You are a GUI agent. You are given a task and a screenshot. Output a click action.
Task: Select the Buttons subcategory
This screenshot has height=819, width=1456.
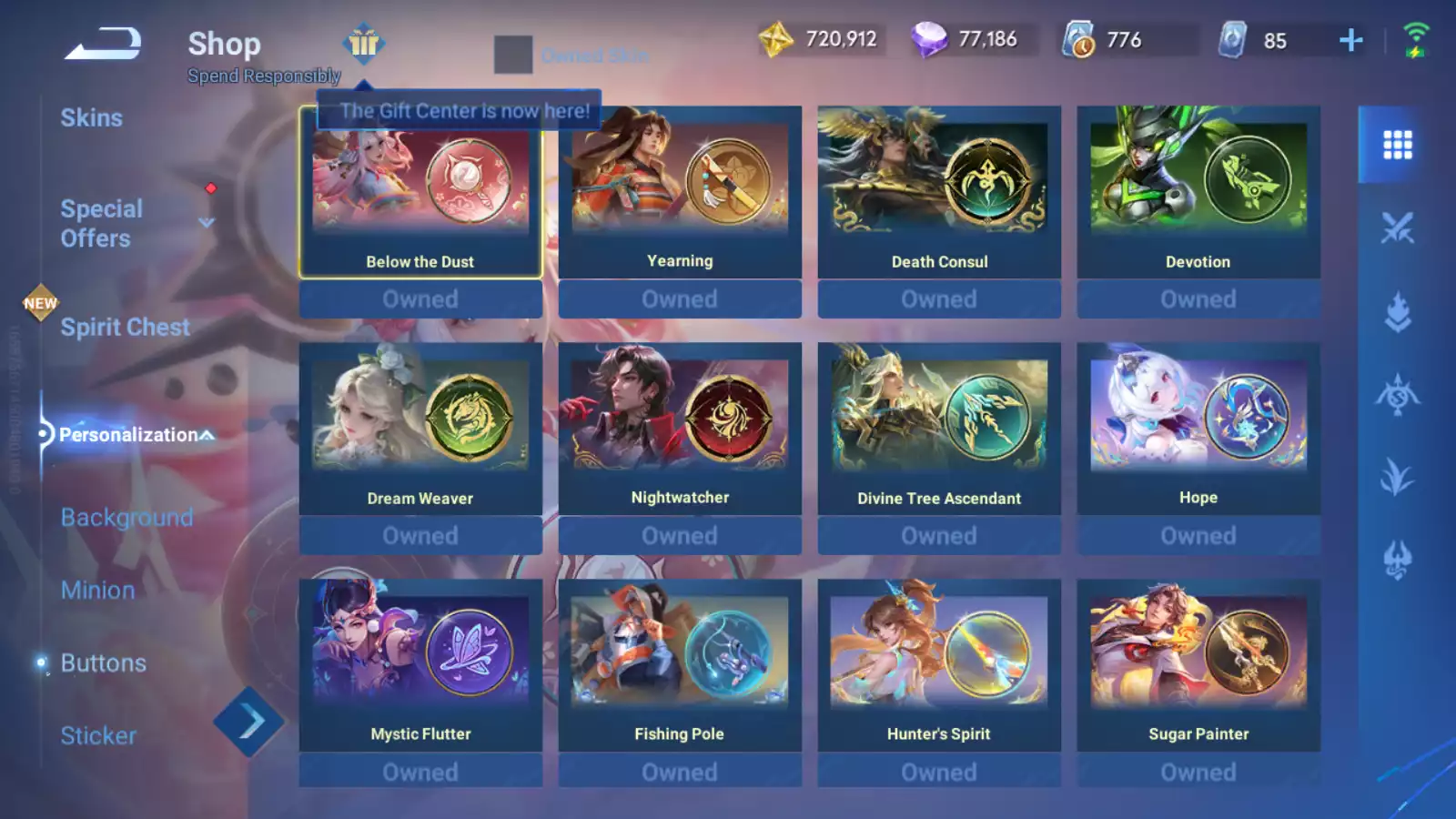click(x=103, y=662)
